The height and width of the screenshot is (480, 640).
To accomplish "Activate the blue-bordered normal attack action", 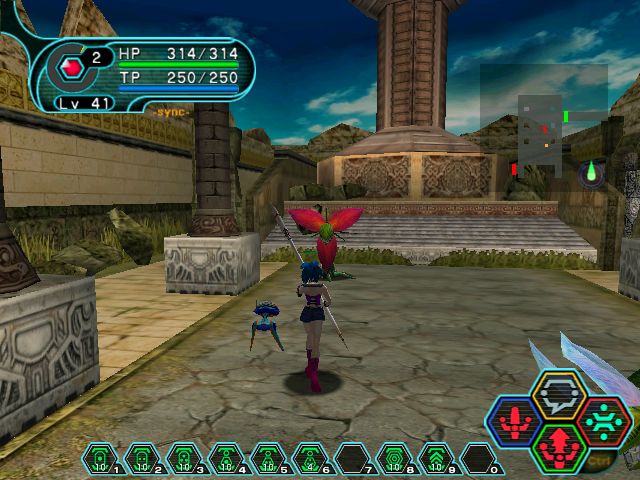I will pyautogui.click(x=514, y=420).
